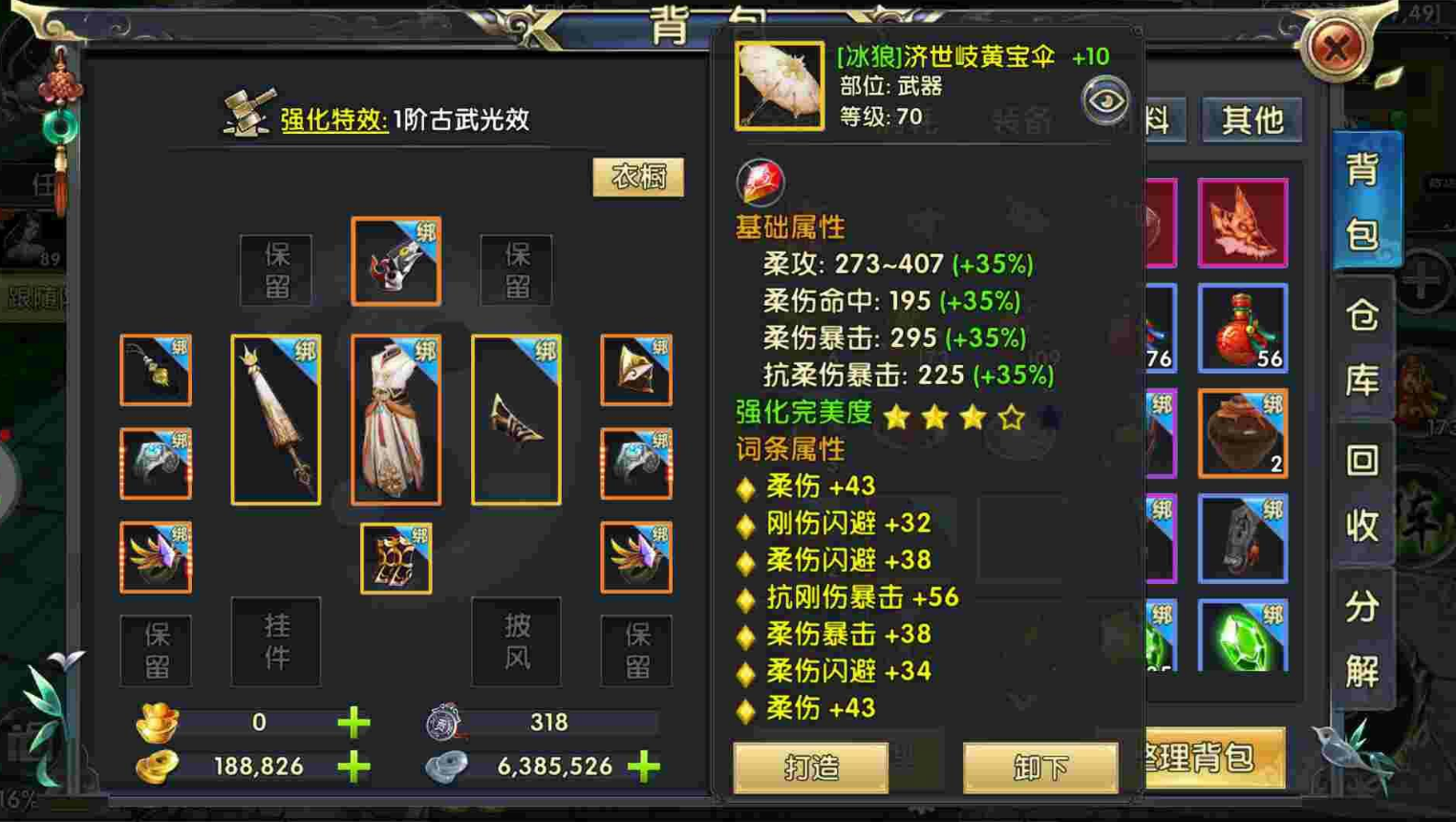Click the silver ring equipment item
1456x822 pixels.
point(155,462)
